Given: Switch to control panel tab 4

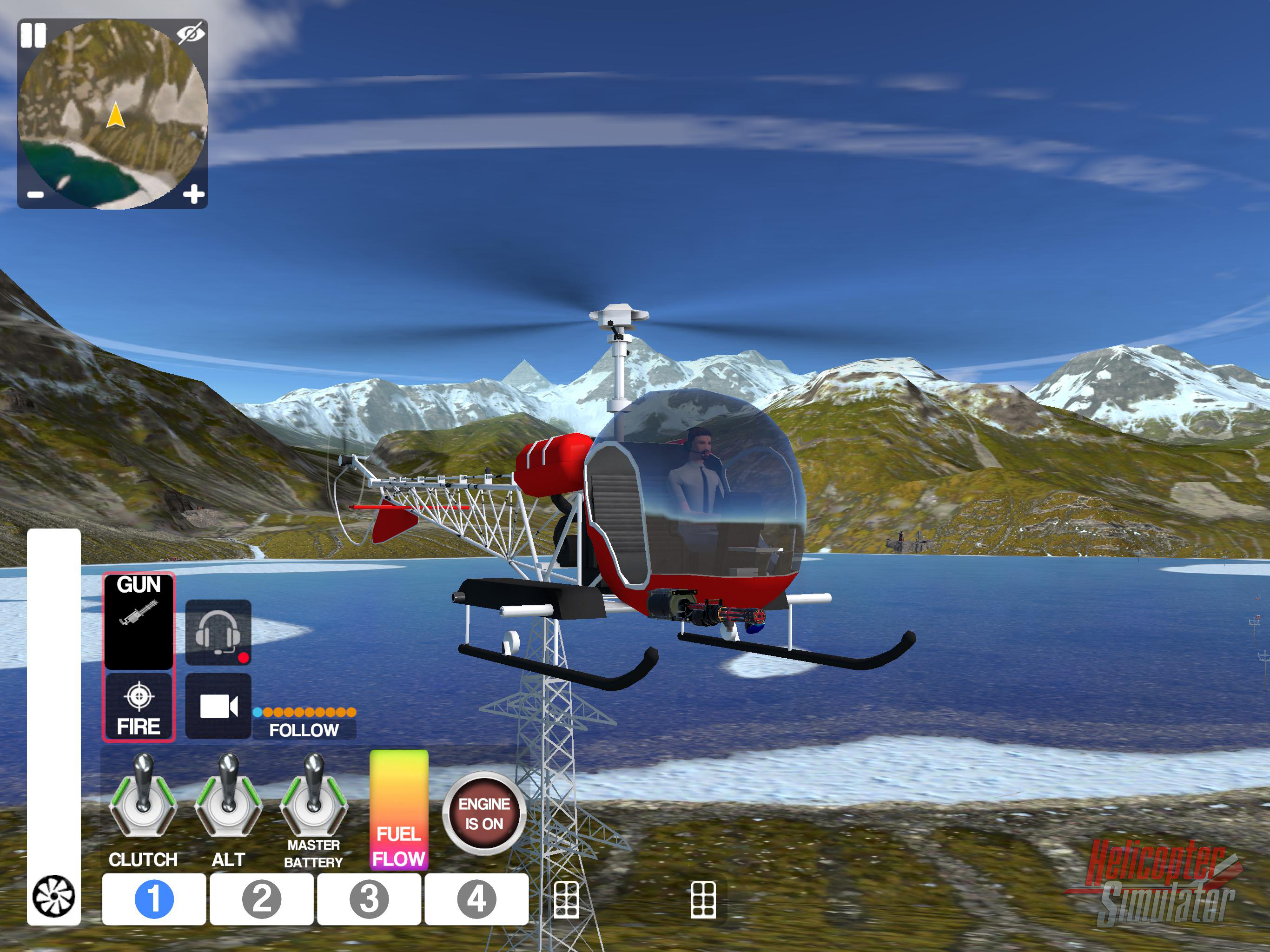Looking at the screenshot, I should (476, 899).
